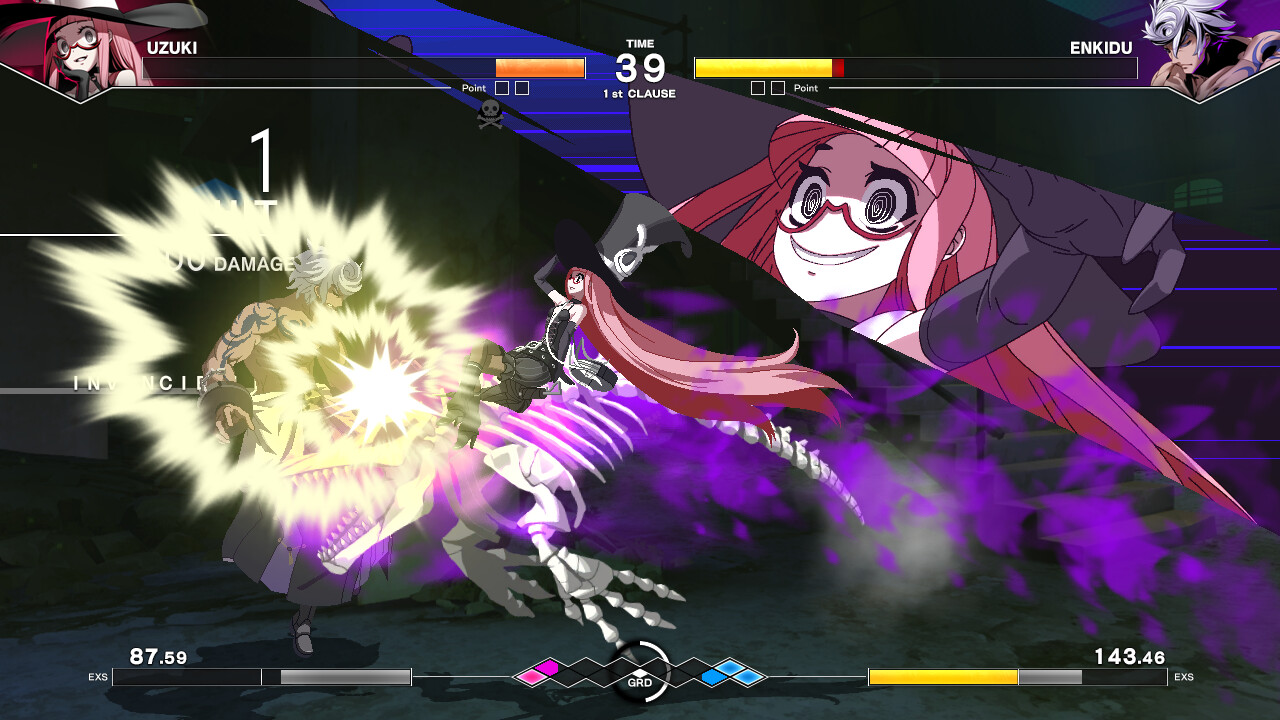The height and width of the screenshot is (720, 1280).
Task: Click Enkidu's yellow health bar
Action: click(765, 68)
